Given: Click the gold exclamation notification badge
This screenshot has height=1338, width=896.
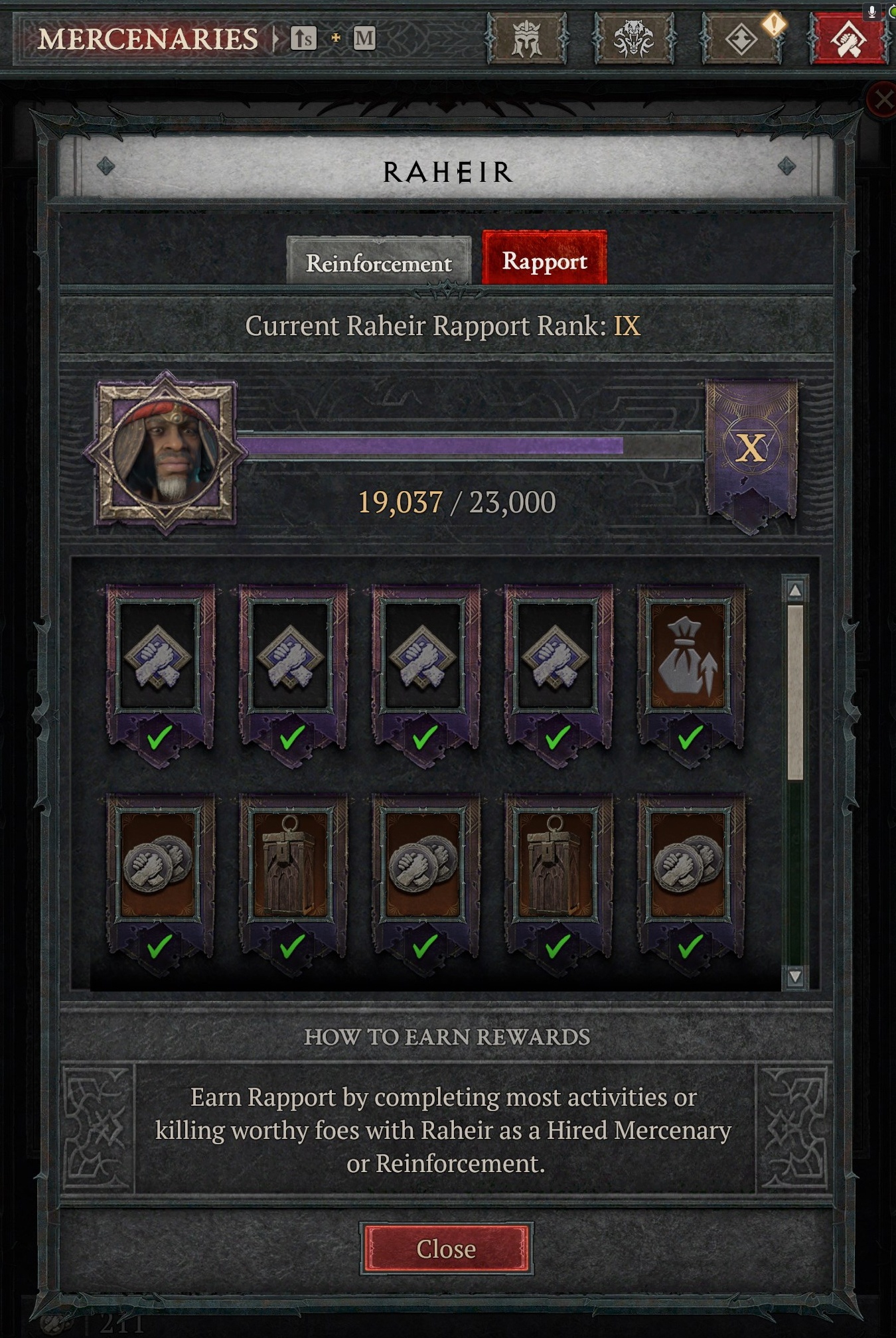Looking at the screenshot, I should [x=773, y=23].
